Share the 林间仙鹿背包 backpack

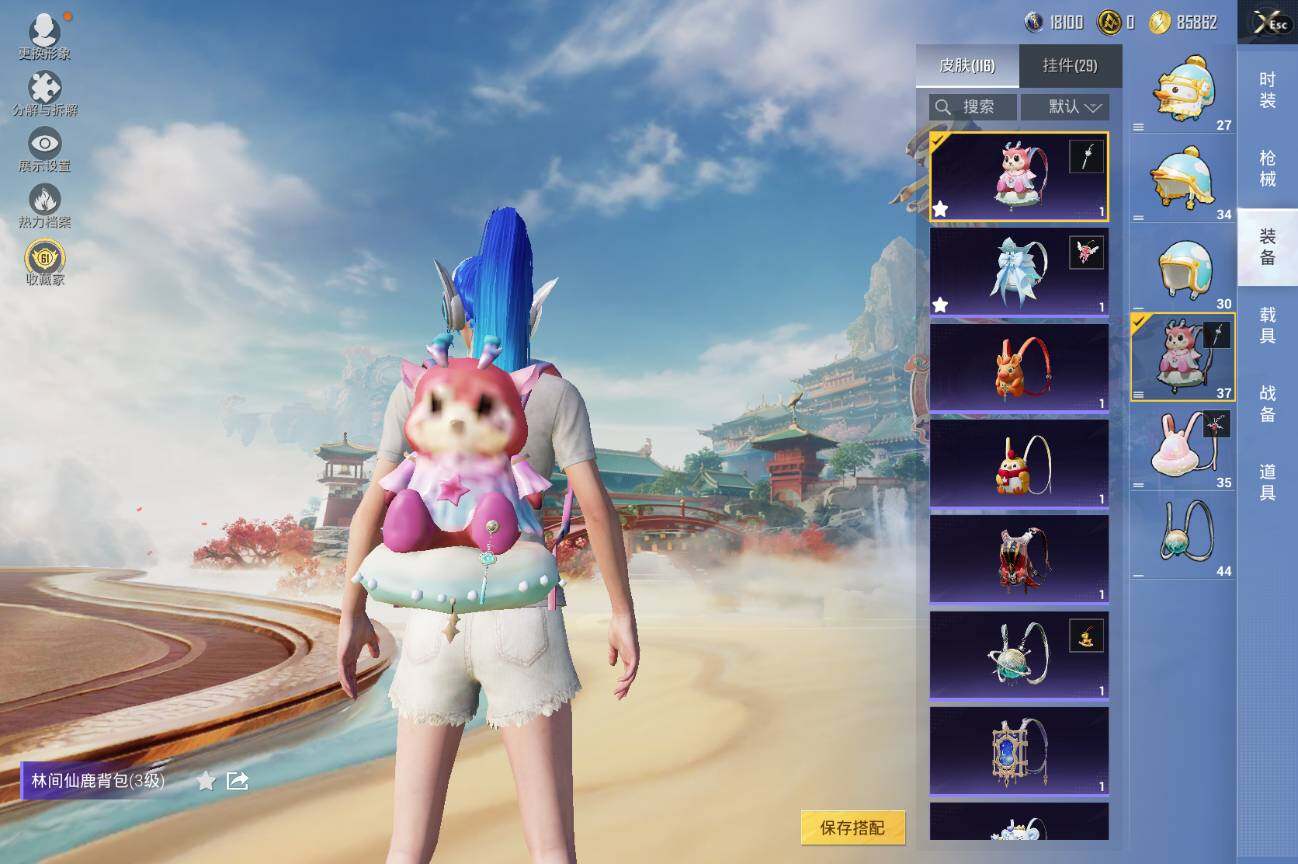(x=238, y=780)
